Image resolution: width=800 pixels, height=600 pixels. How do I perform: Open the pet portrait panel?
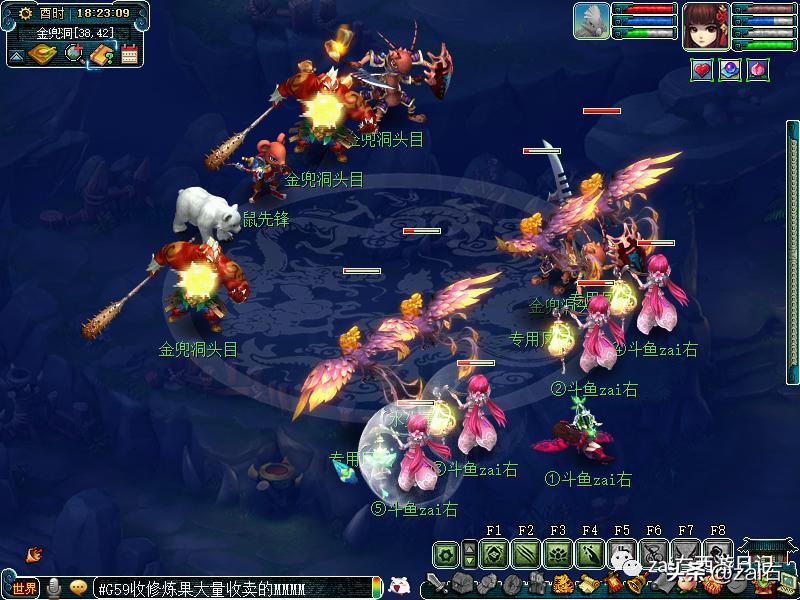tap(591, 22)
